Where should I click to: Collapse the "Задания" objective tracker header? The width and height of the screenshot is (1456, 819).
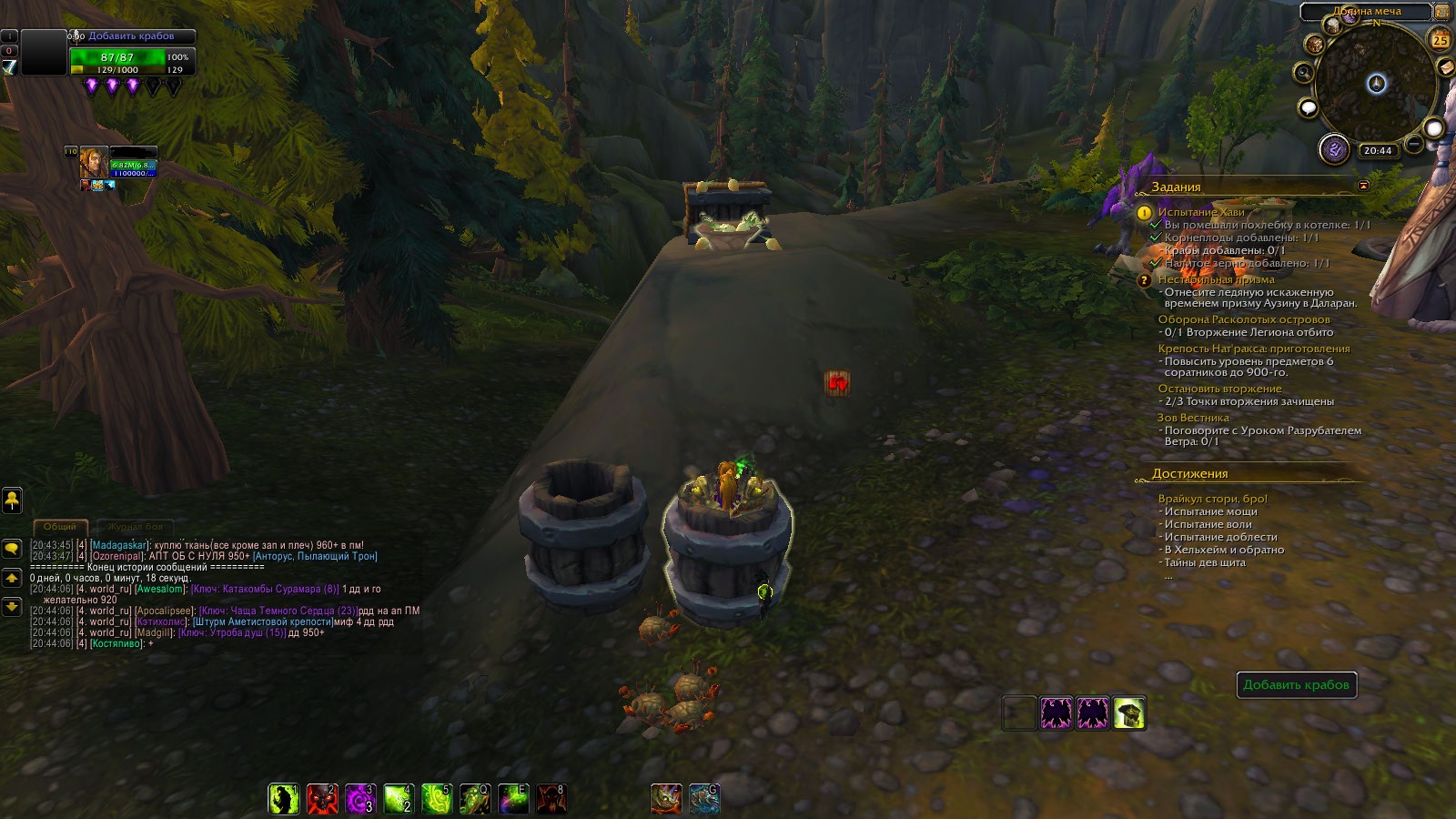(x=1363, y=186)
